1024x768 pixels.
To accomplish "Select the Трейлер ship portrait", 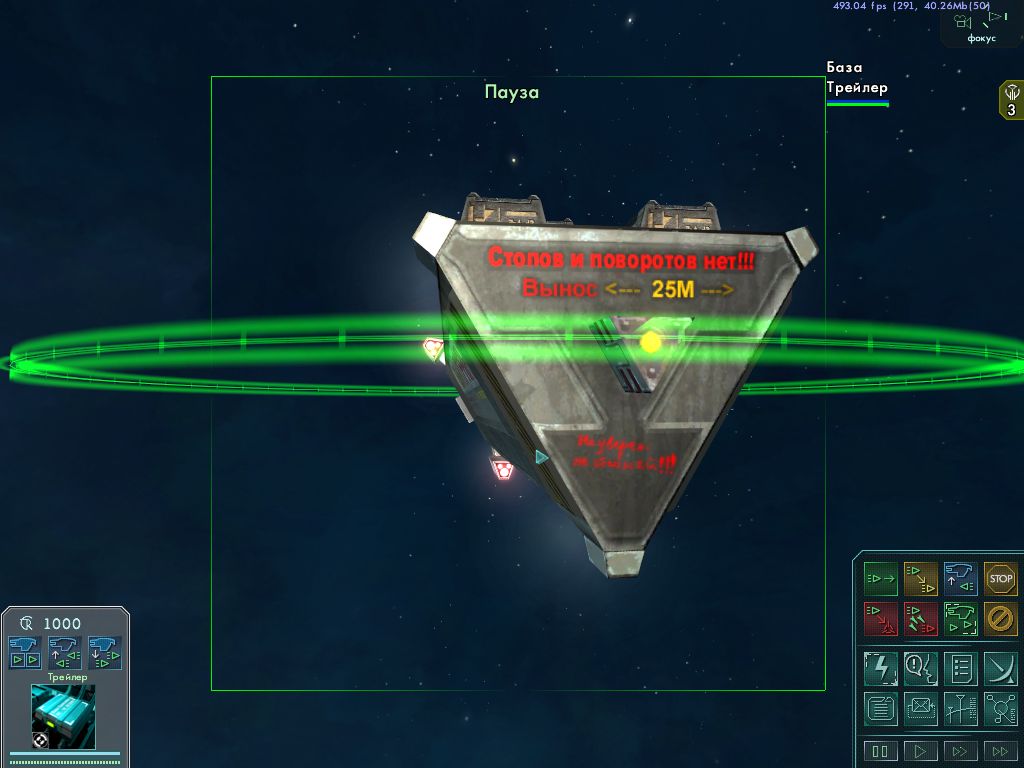I will [x=64, y=716].
